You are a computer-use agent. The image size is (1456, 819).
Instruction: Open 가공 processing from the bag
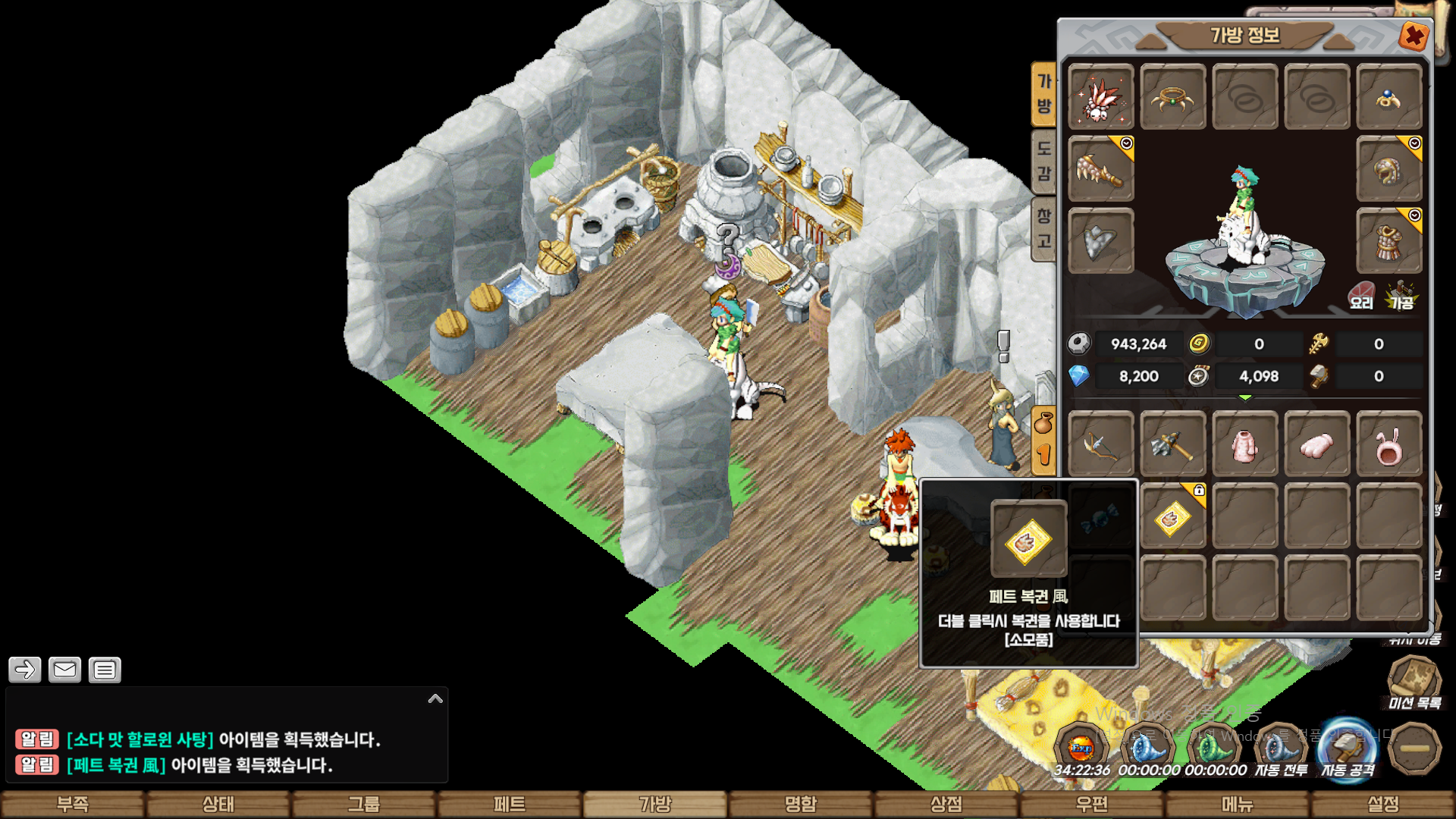tap(1401, 296)
